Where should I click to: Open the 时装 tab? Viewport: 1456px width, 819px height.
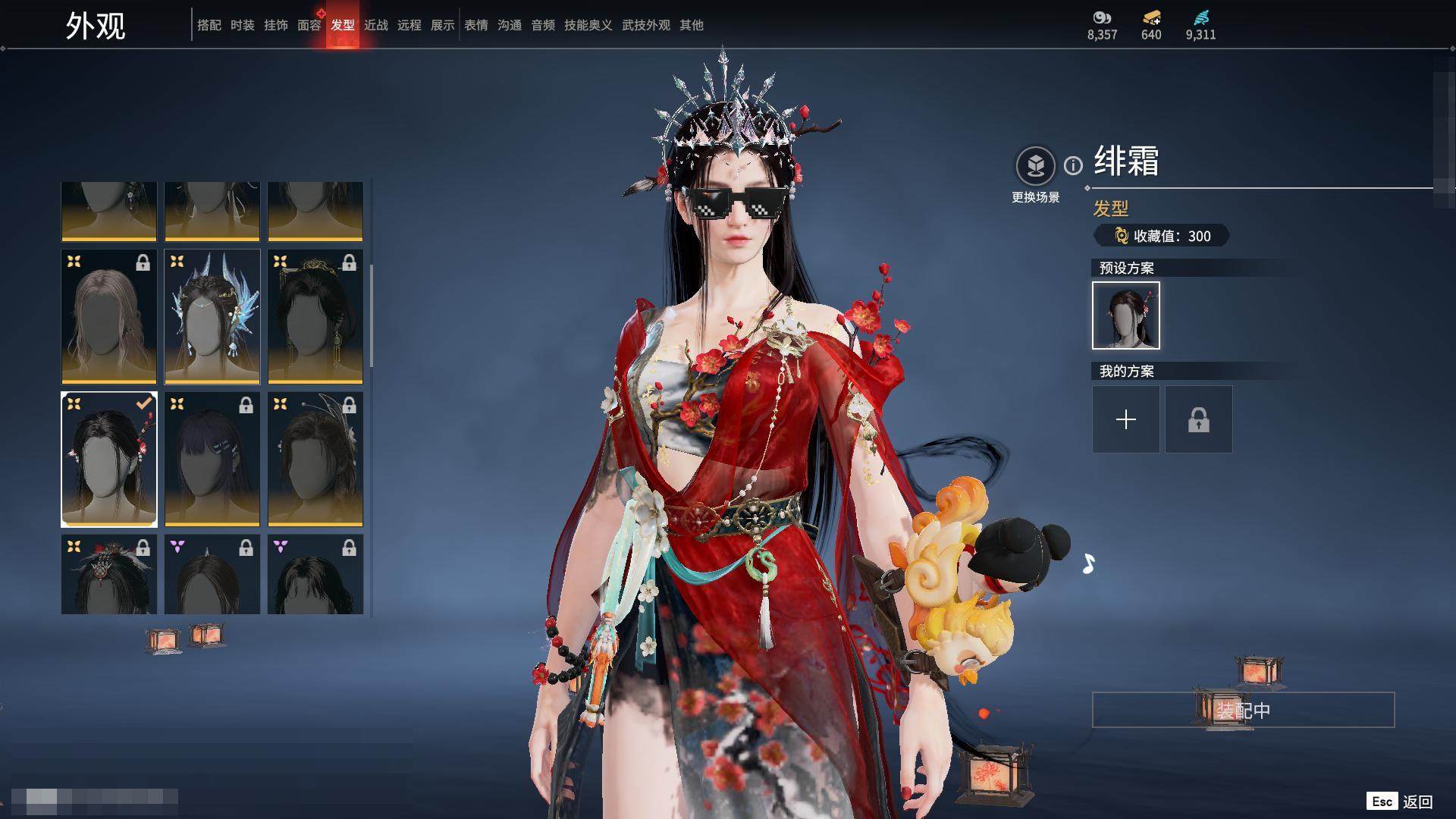pyautogui.click(x=243, y=25)
